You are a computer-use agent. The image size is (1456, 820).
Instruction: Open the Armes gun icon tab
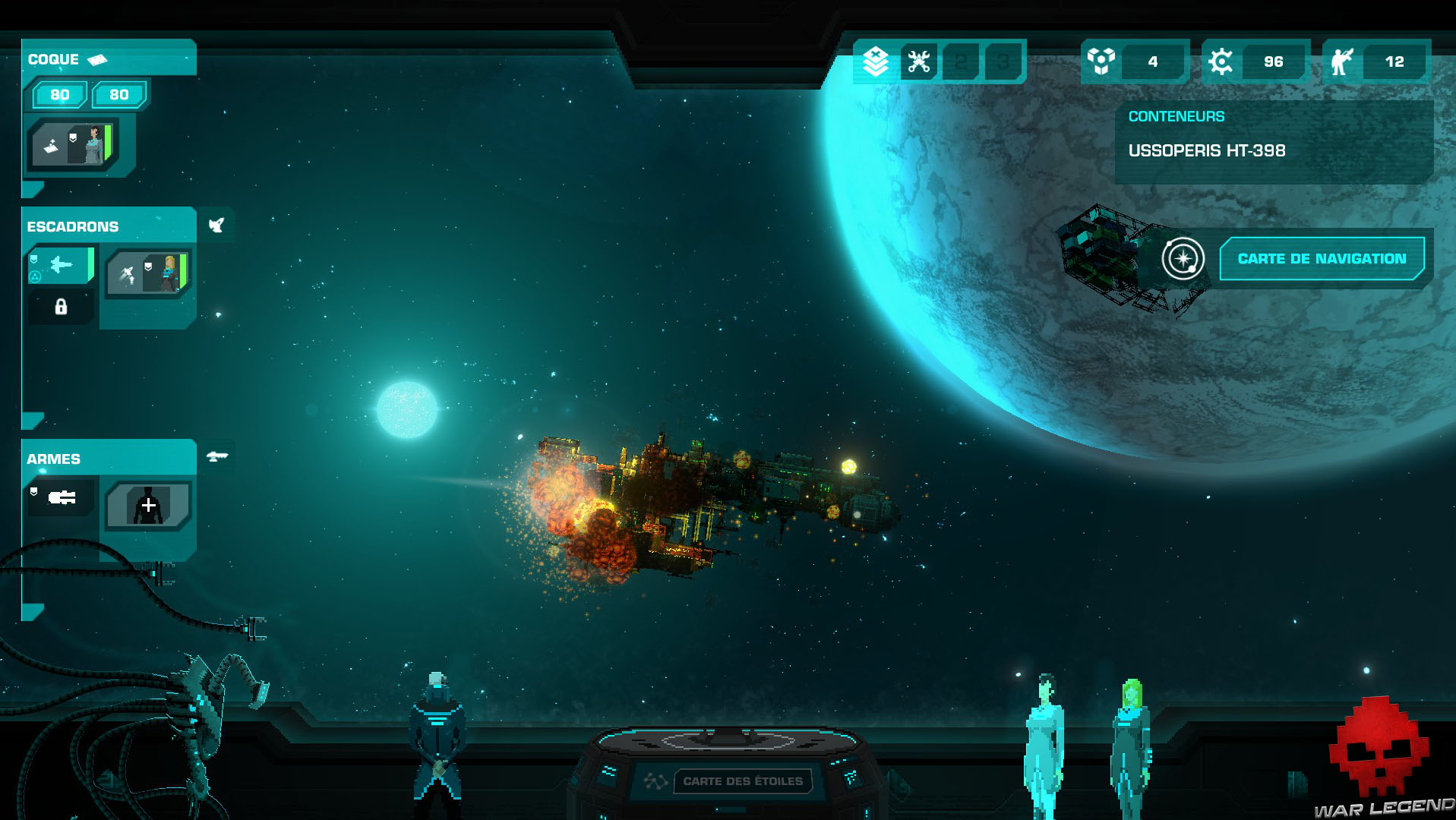(217, 456)
